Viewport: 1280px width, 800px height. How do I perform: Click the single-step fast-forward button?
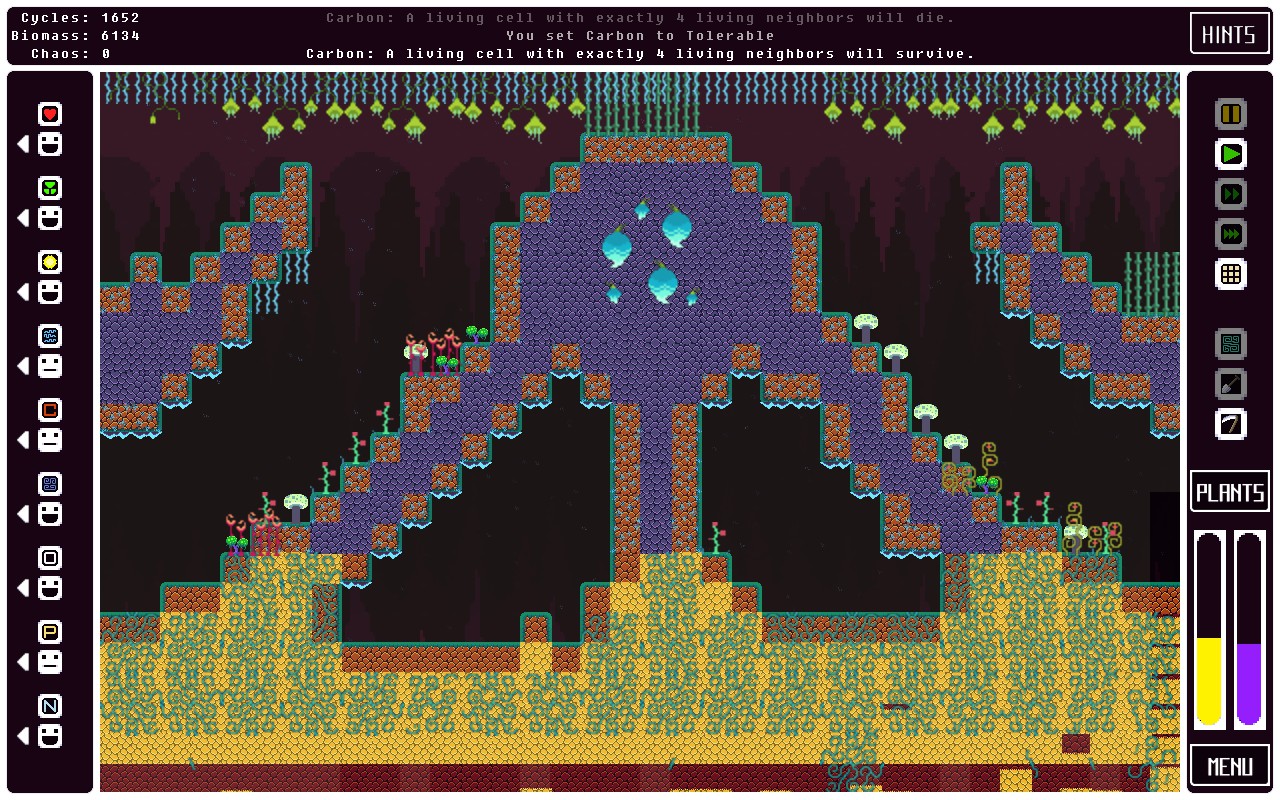[1229, 194]
